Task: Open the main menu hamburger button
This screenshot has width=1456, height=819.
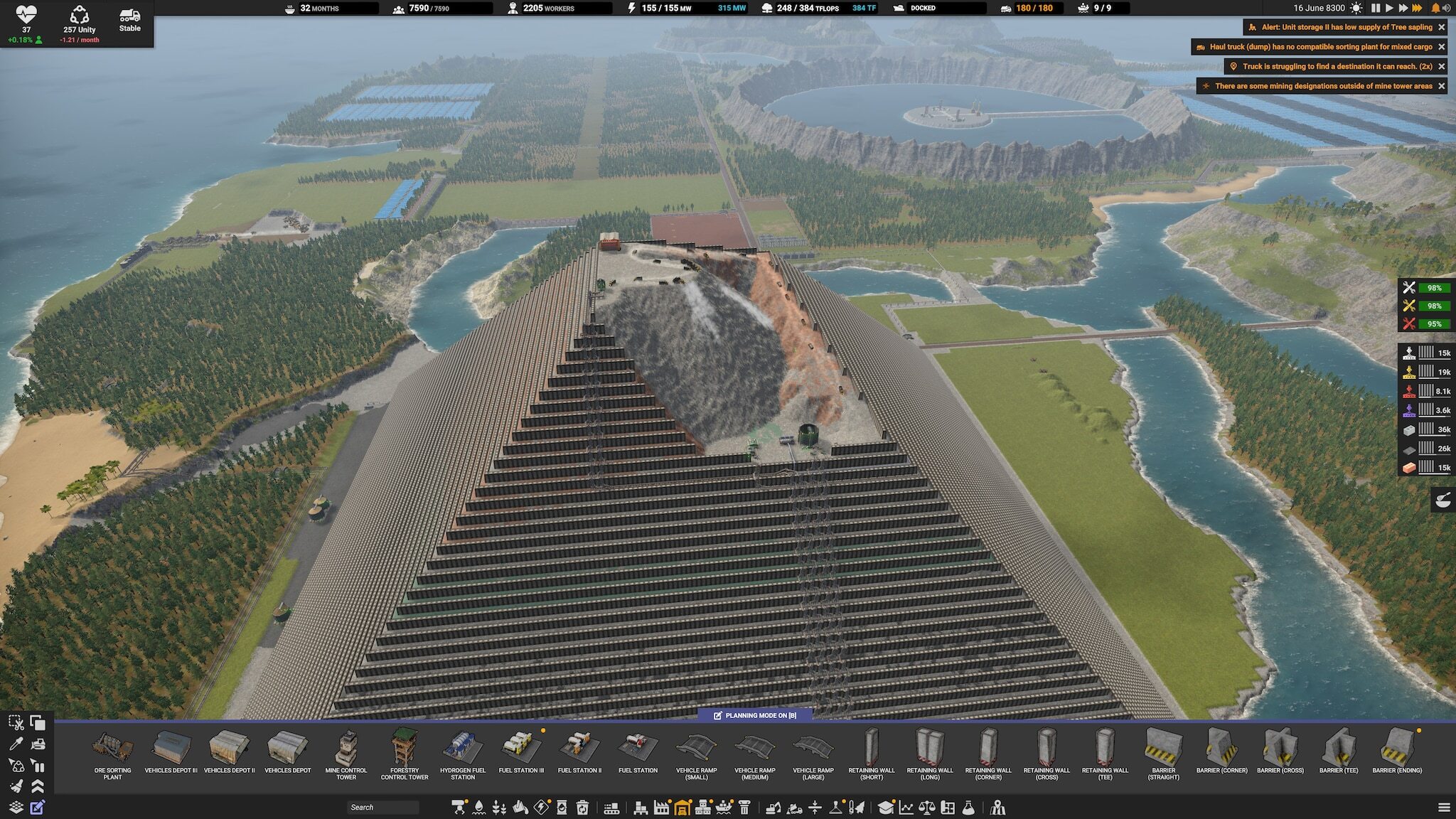Action: (1444, 808)
